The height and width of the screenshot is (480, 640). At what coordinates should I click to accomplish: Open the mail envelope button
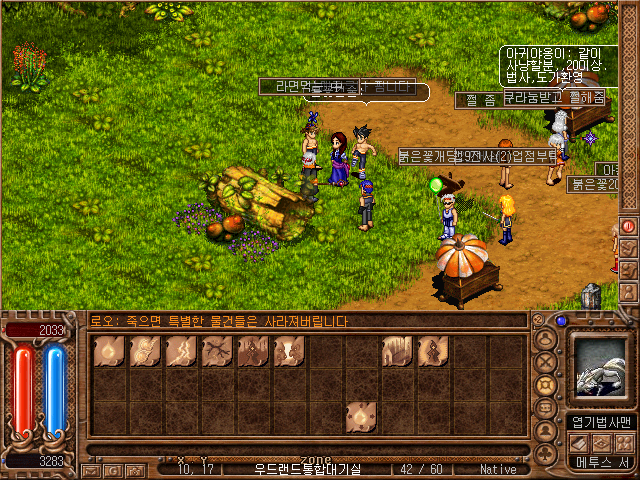click(91, 469)
